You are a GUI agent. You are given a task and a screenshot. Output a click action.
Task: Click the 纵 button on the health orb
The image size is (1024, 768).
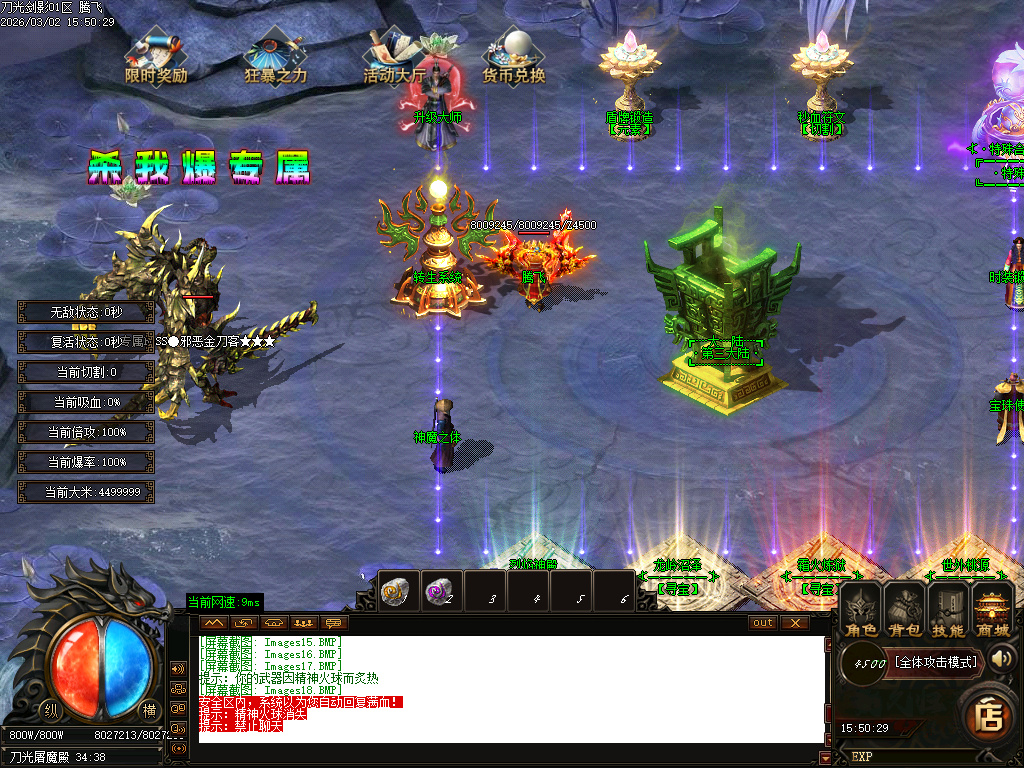click(x=51, y=710)
